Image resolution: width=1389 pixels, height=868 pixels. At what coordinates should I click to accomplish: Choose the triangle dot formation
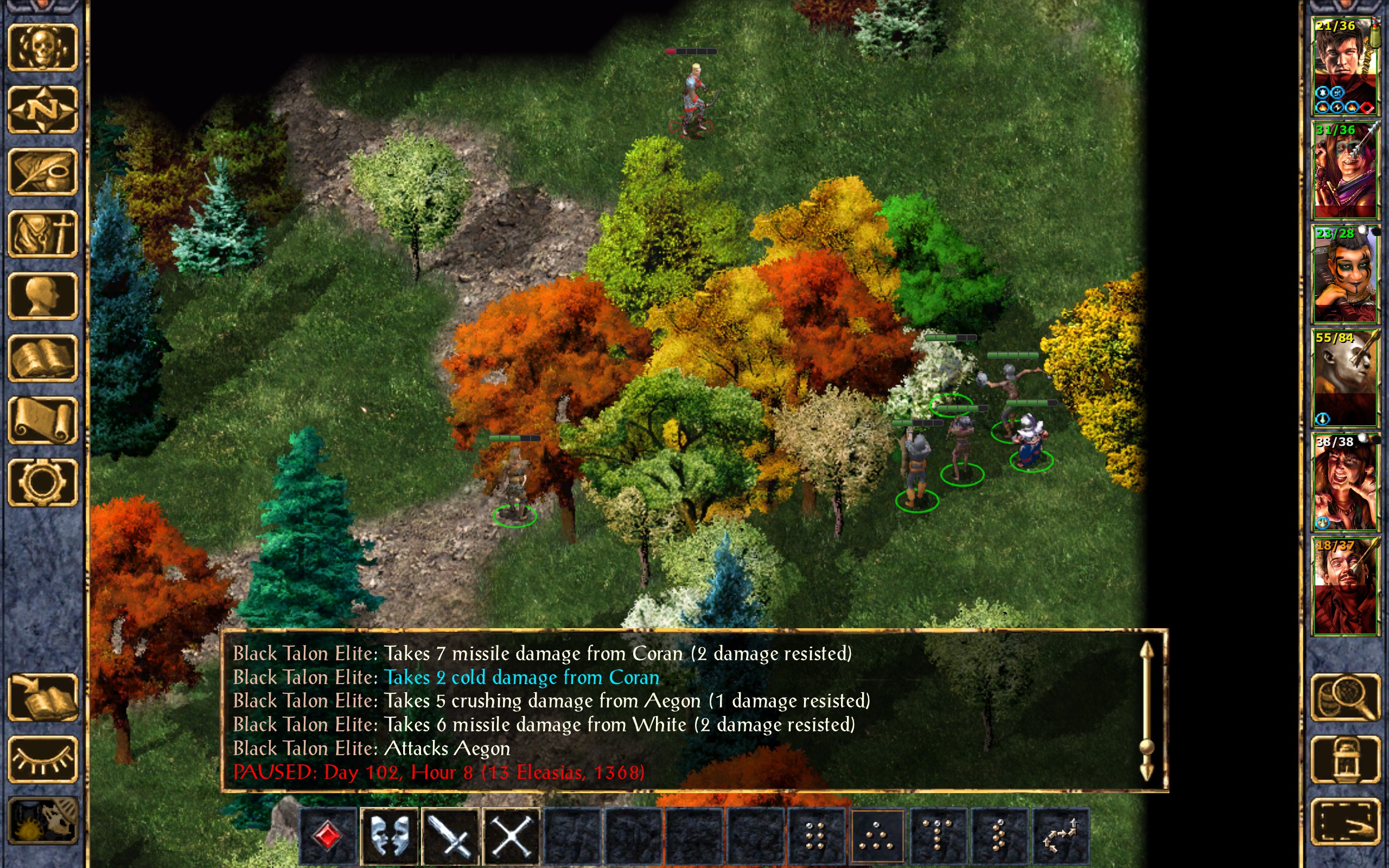point(876,836)
